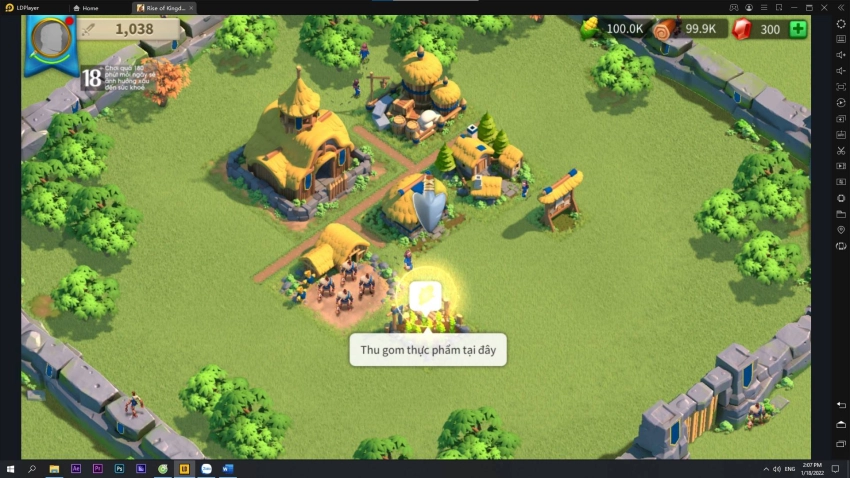Open Microsoft Word from the taskbar

point(228,468)
